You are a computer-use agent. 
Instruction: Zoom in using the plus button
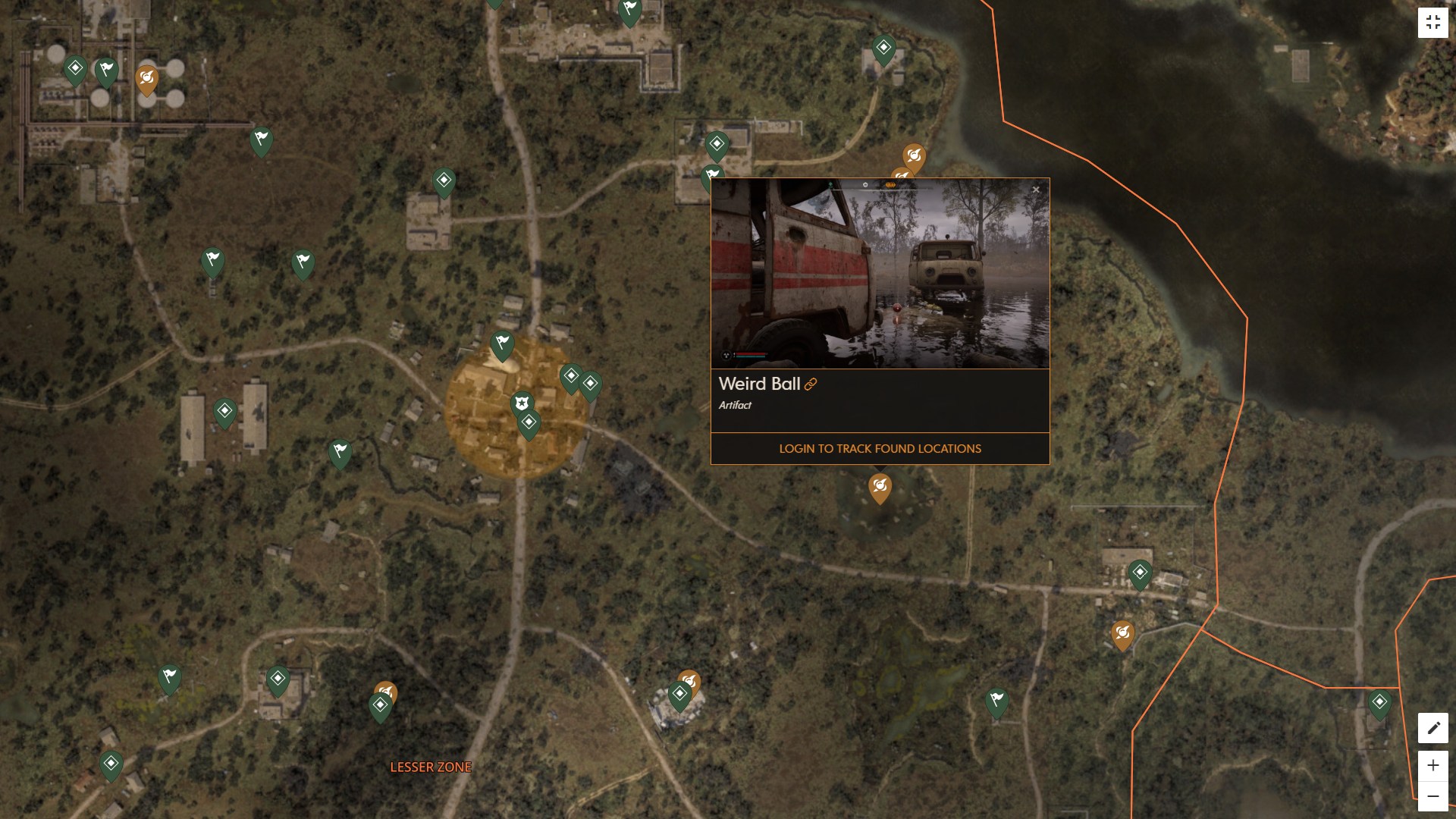1432,766
